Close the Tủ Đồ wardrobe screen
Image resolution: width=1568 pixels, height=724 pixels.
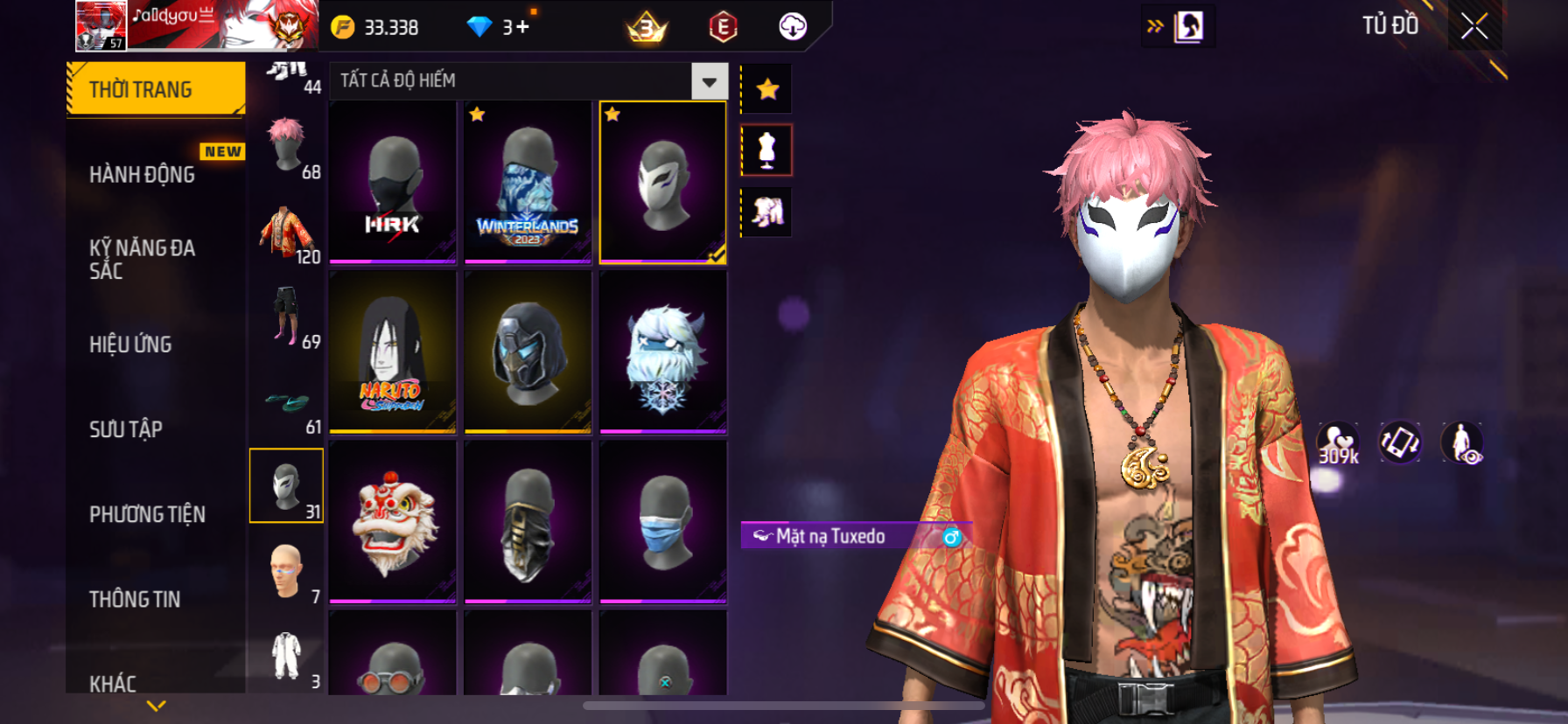(x=1474, y=27)
